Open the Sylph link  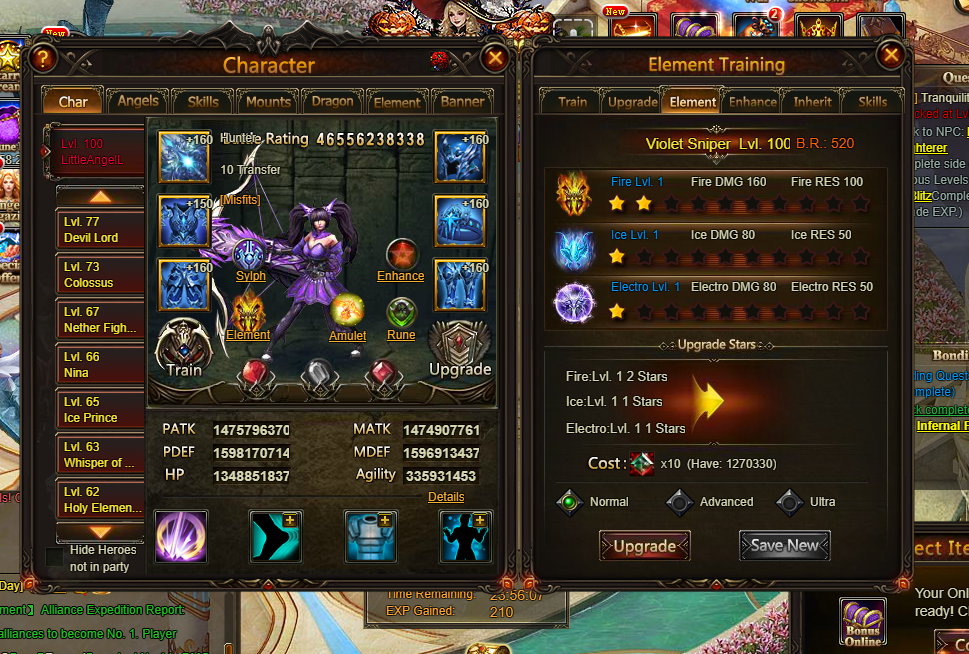coord(250,276)
